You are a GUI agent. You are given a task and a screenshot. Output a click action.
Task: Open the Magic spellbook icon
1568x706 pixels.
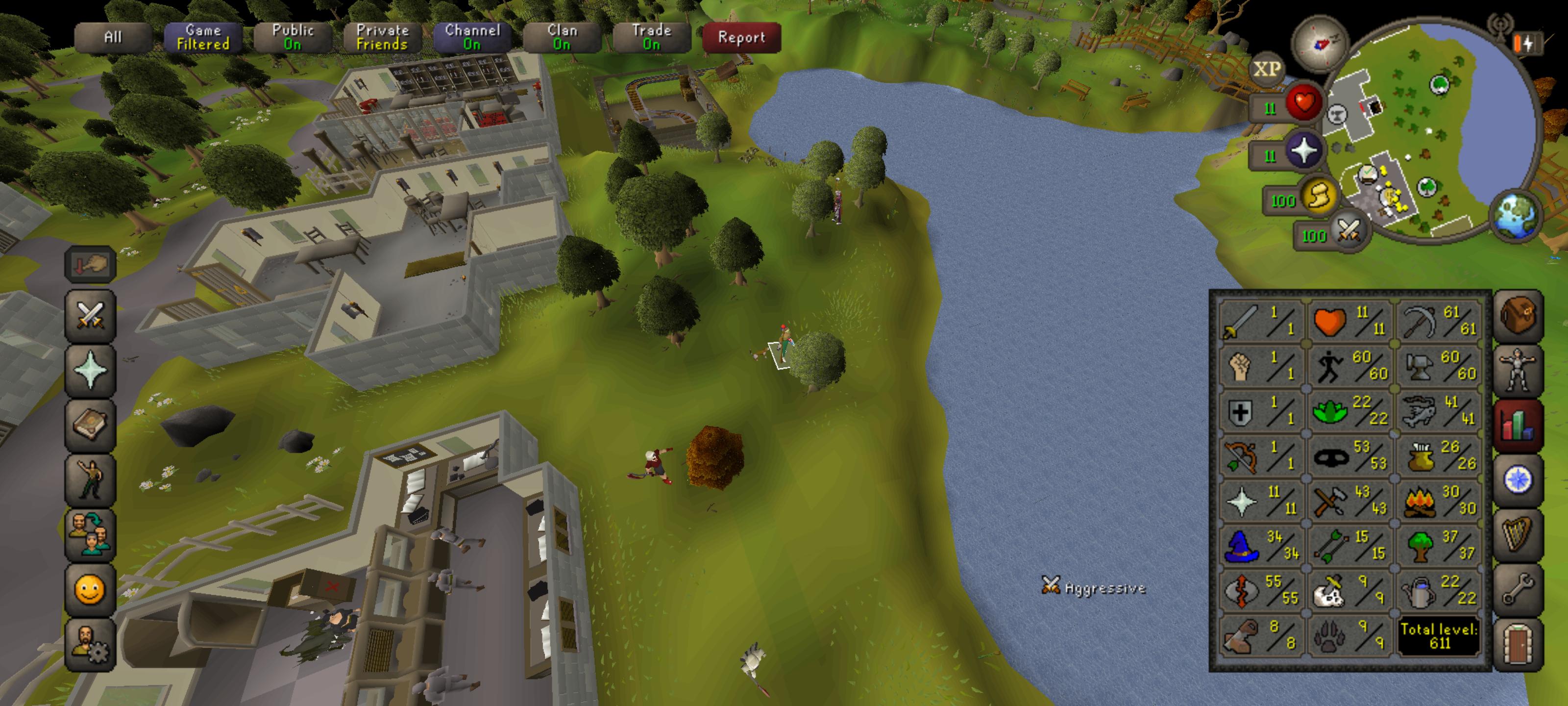90,422
